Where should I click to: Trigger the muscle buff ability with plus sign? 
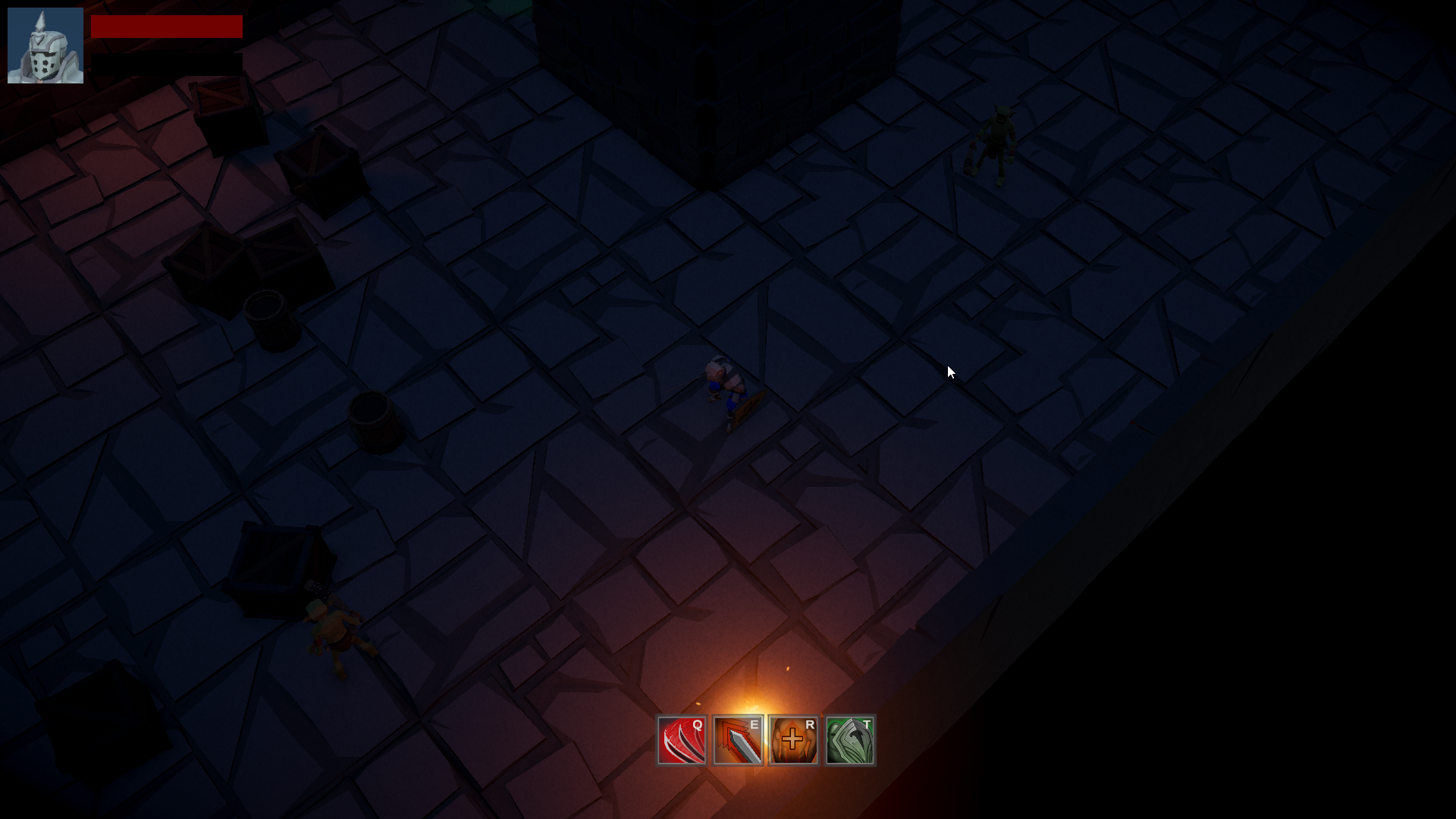tap(793, 740)
